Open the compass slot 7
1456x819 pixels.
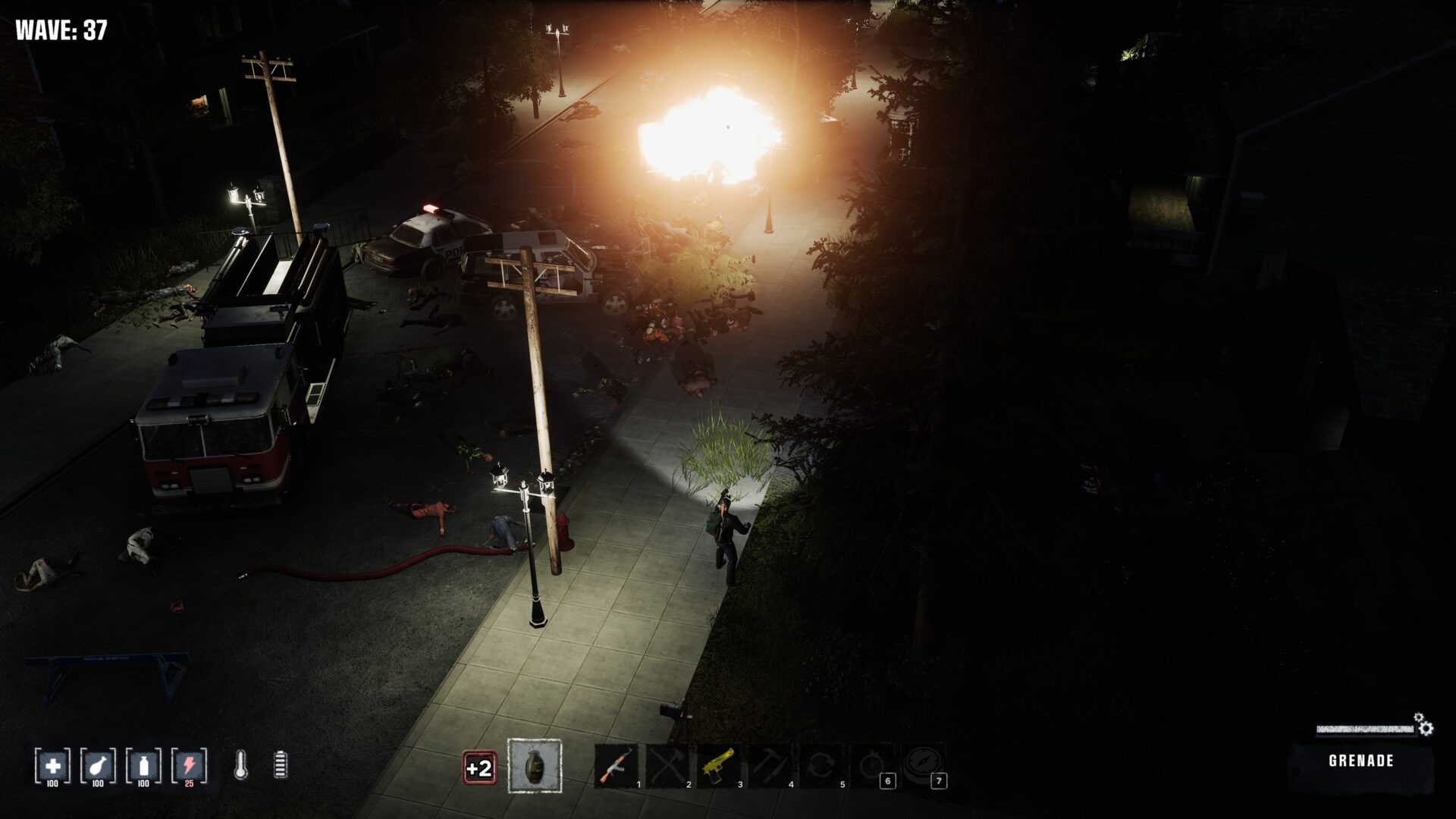click(x=924, y=766)
